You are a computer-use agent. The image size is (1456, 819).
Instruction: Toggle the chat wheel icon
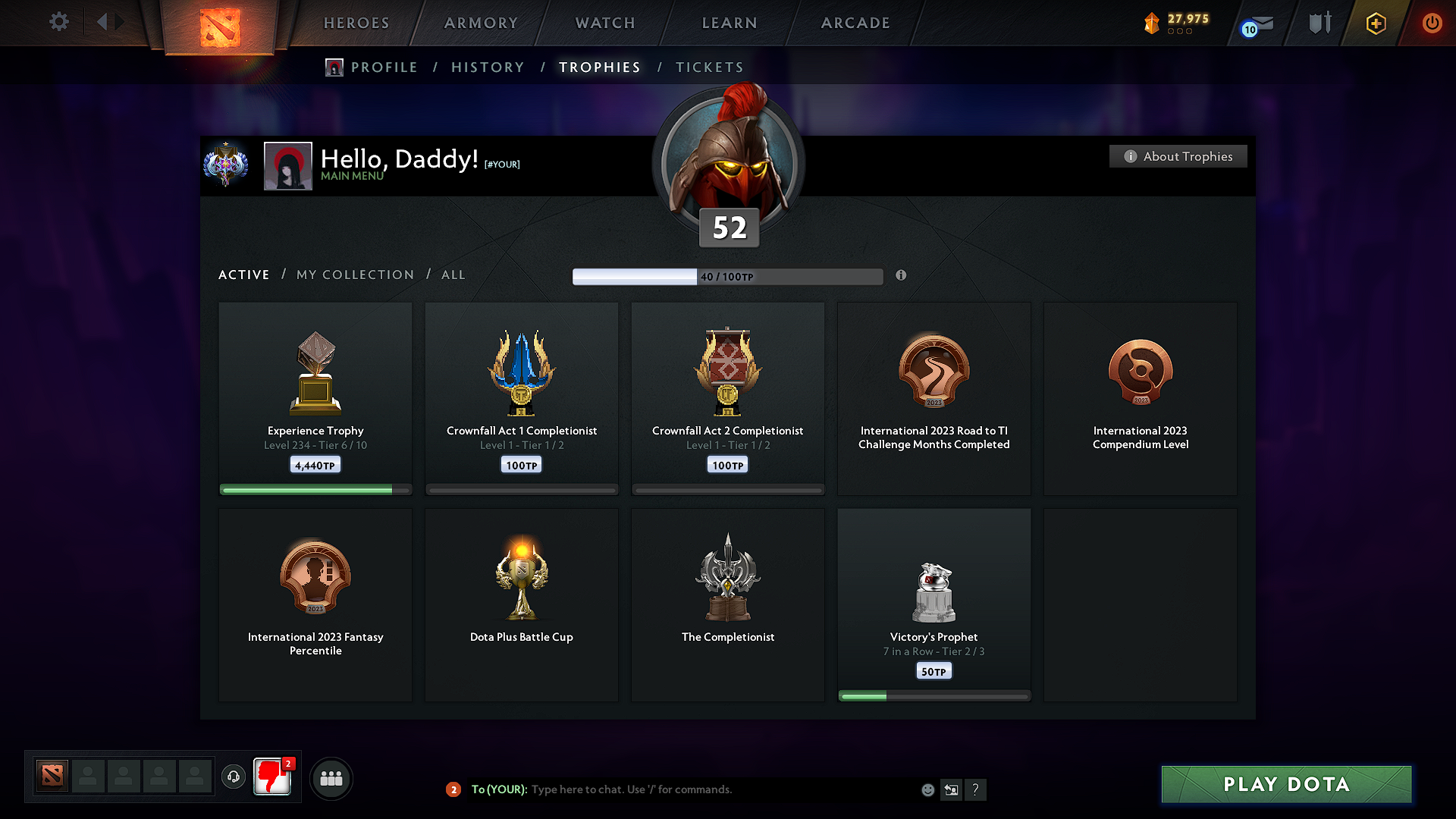[951, 789]
